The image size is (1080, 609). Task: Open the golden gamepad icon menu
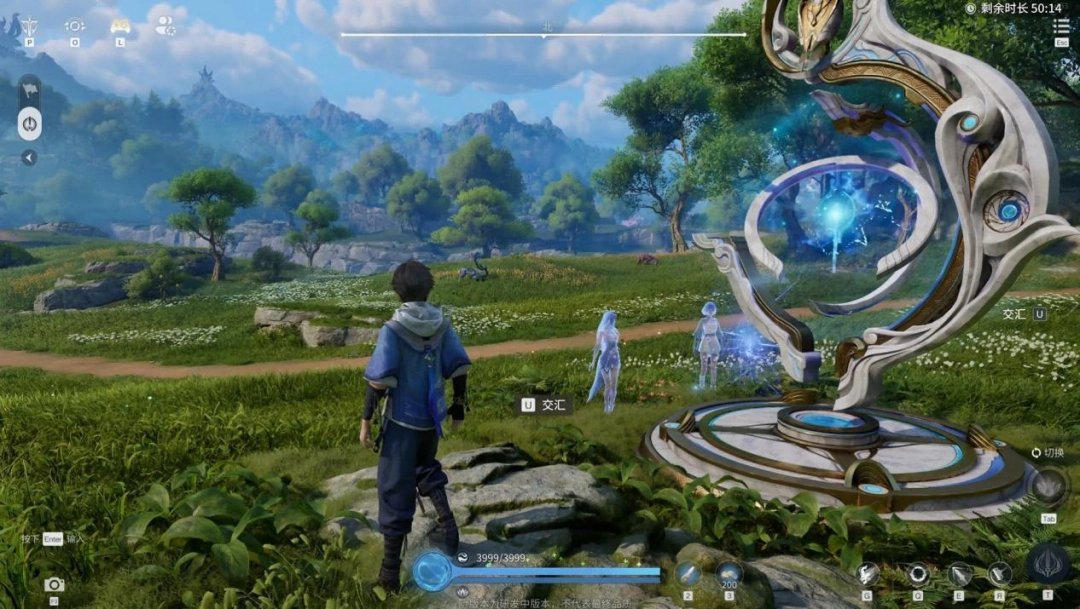click(x=120, y=26)
